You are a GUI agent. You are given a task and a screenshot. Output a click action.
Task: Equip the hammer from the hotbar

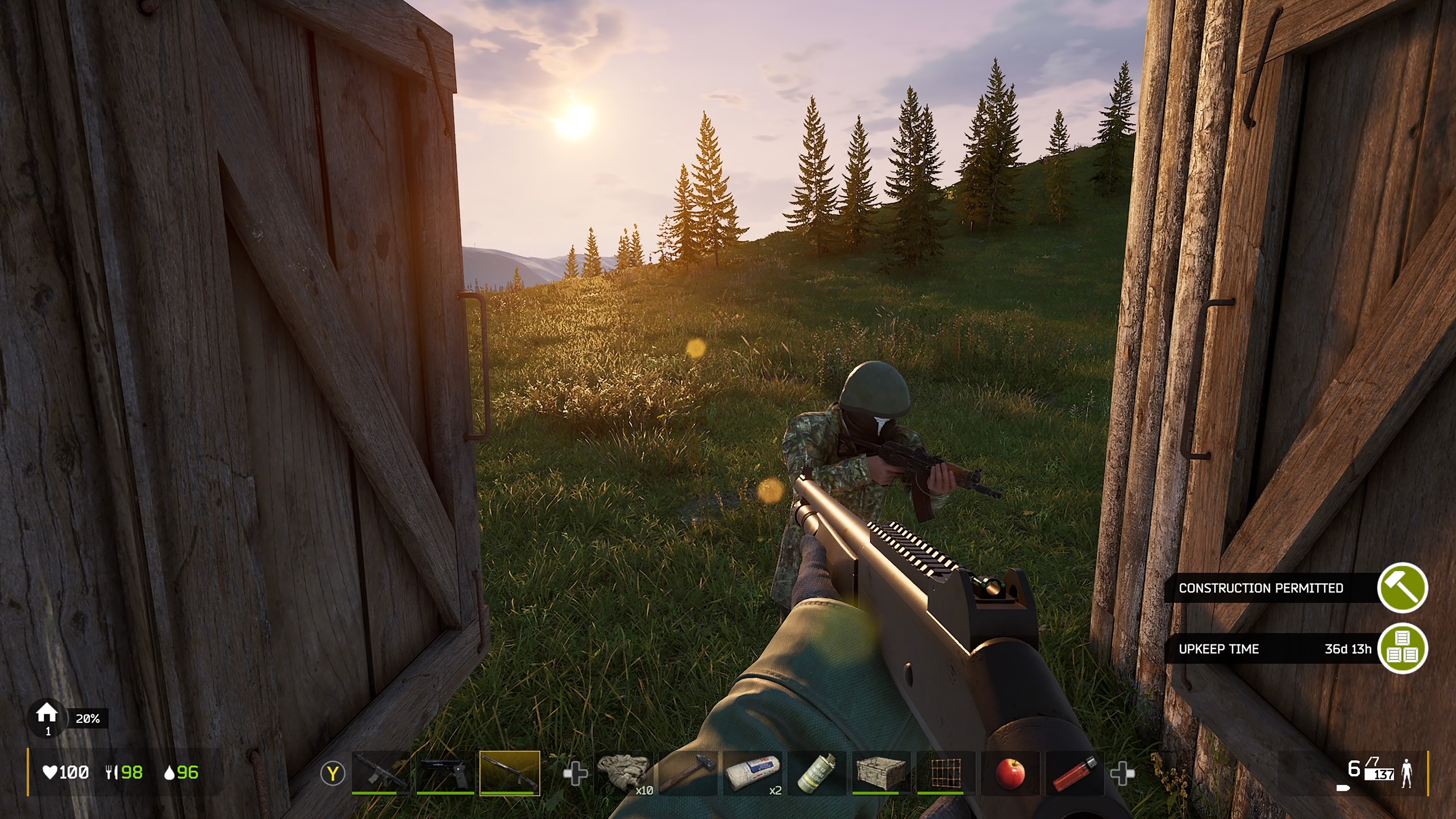tap(687, 772)
